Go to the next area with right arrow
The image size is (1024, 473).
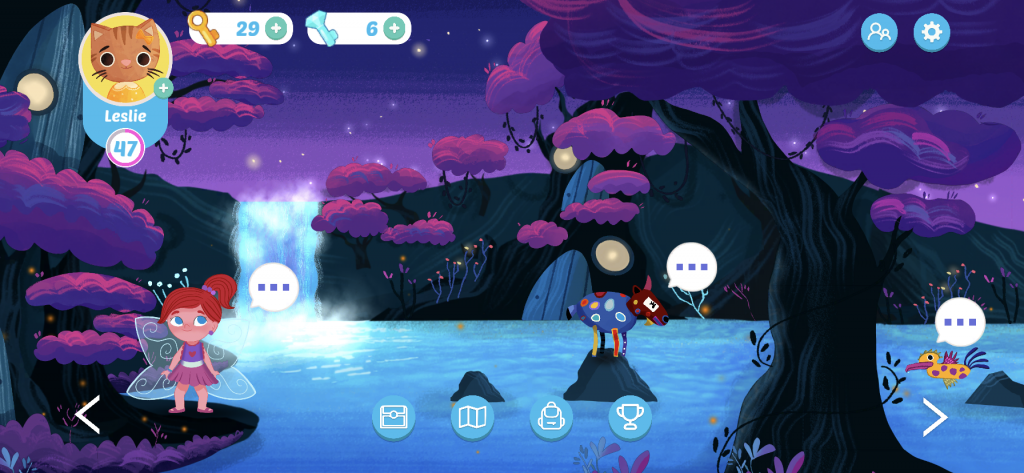coord(934,417)
